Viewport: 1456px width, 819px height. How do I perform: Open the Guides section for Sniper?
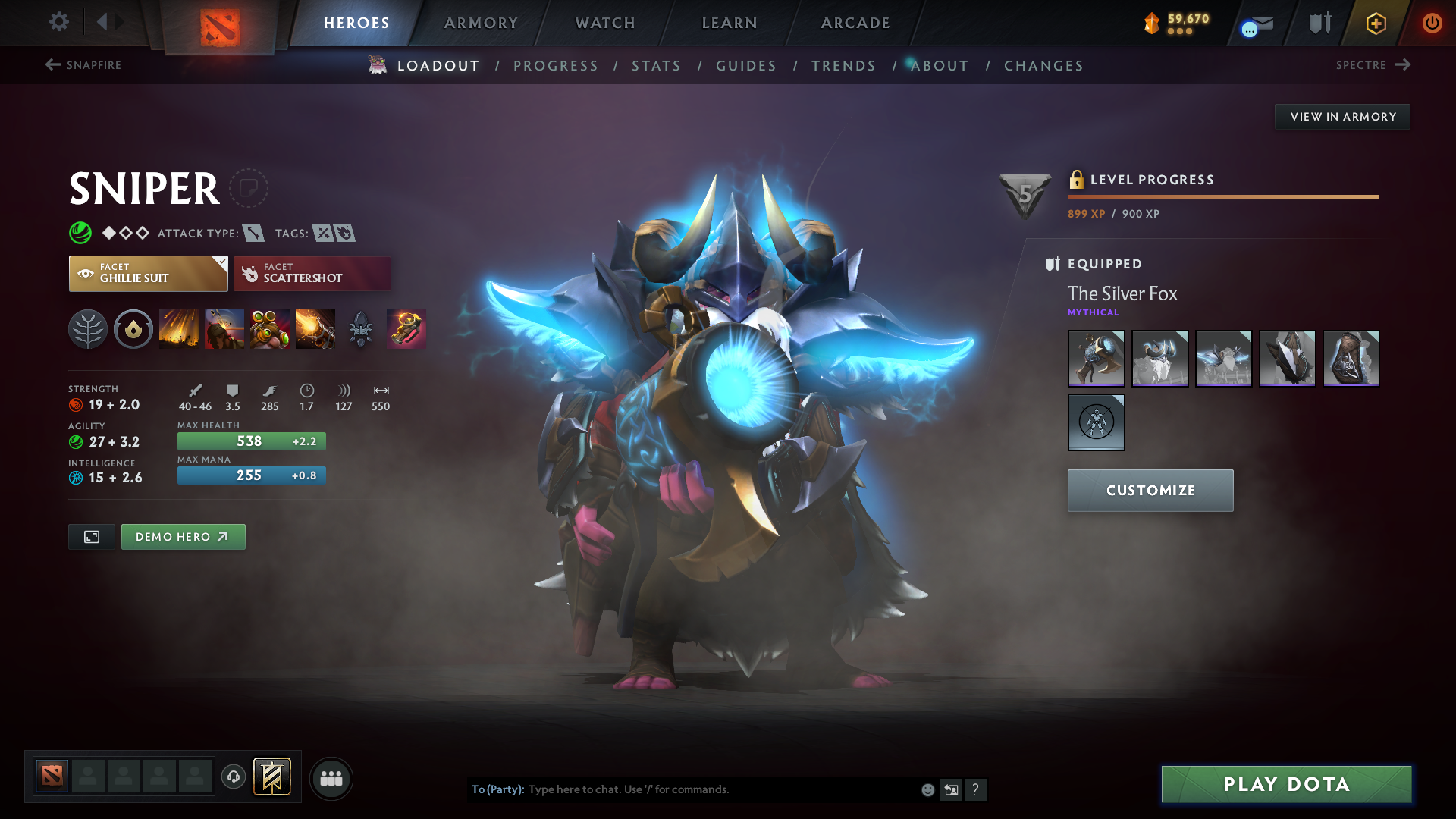point(746,66)
